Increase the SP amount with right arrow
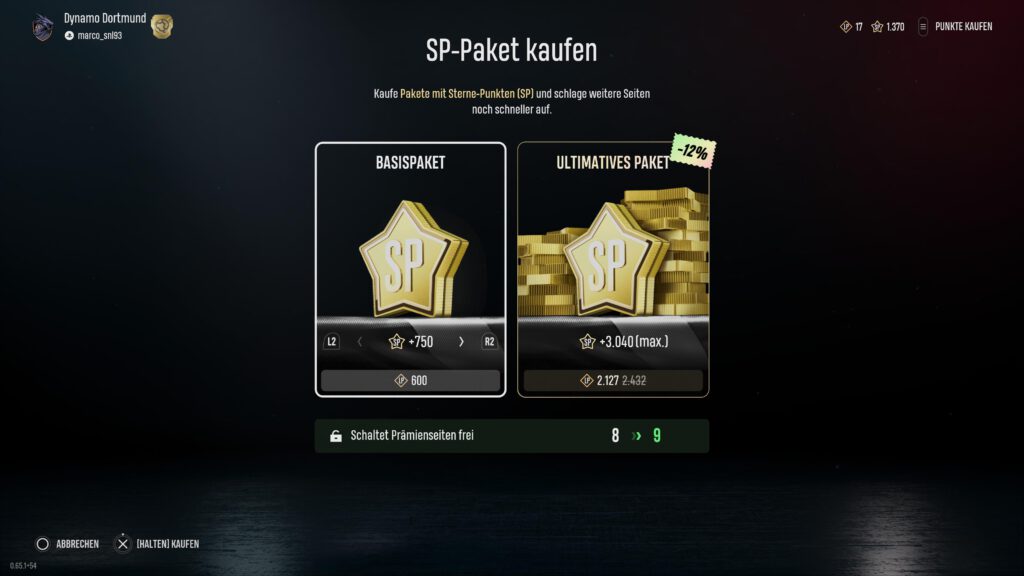The height and width of the screenshot is (576, 1024). coord(461,342)
